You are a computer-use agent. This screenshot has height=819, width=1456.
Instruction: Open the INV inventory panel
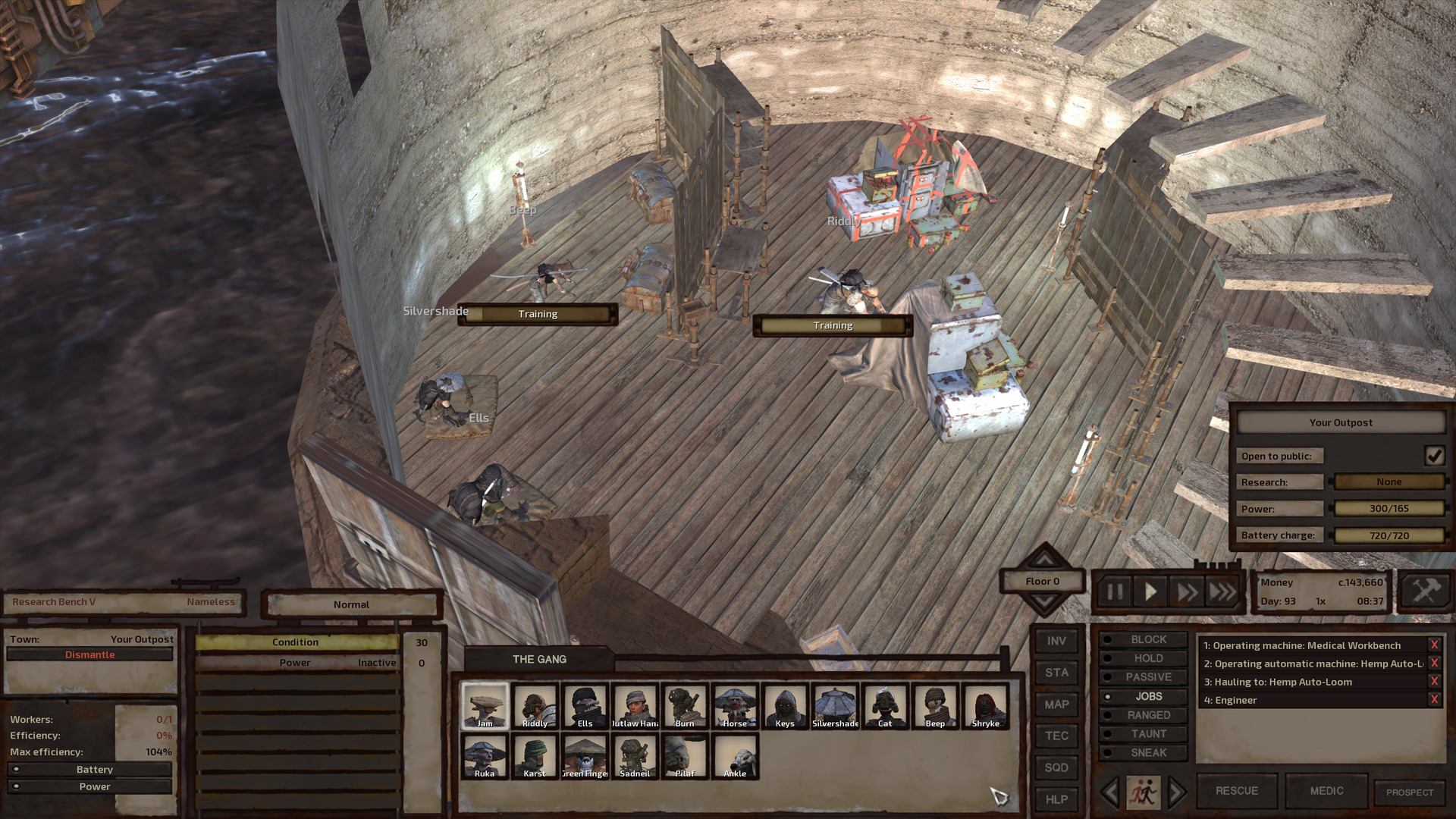click(1056, 641)
